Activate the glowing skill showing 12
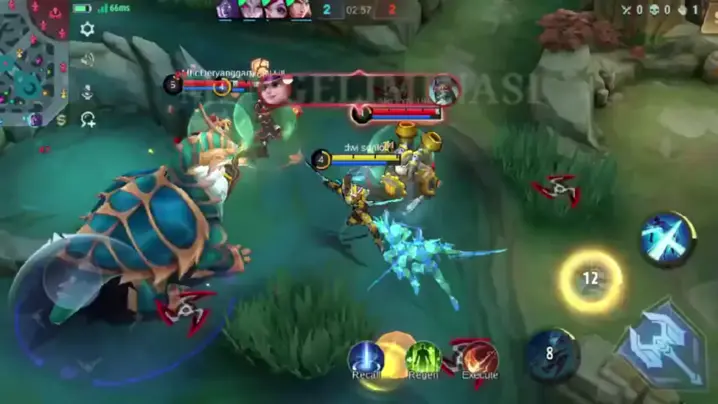Viewport: 718px width, 404px height. [x=590, y=279]
